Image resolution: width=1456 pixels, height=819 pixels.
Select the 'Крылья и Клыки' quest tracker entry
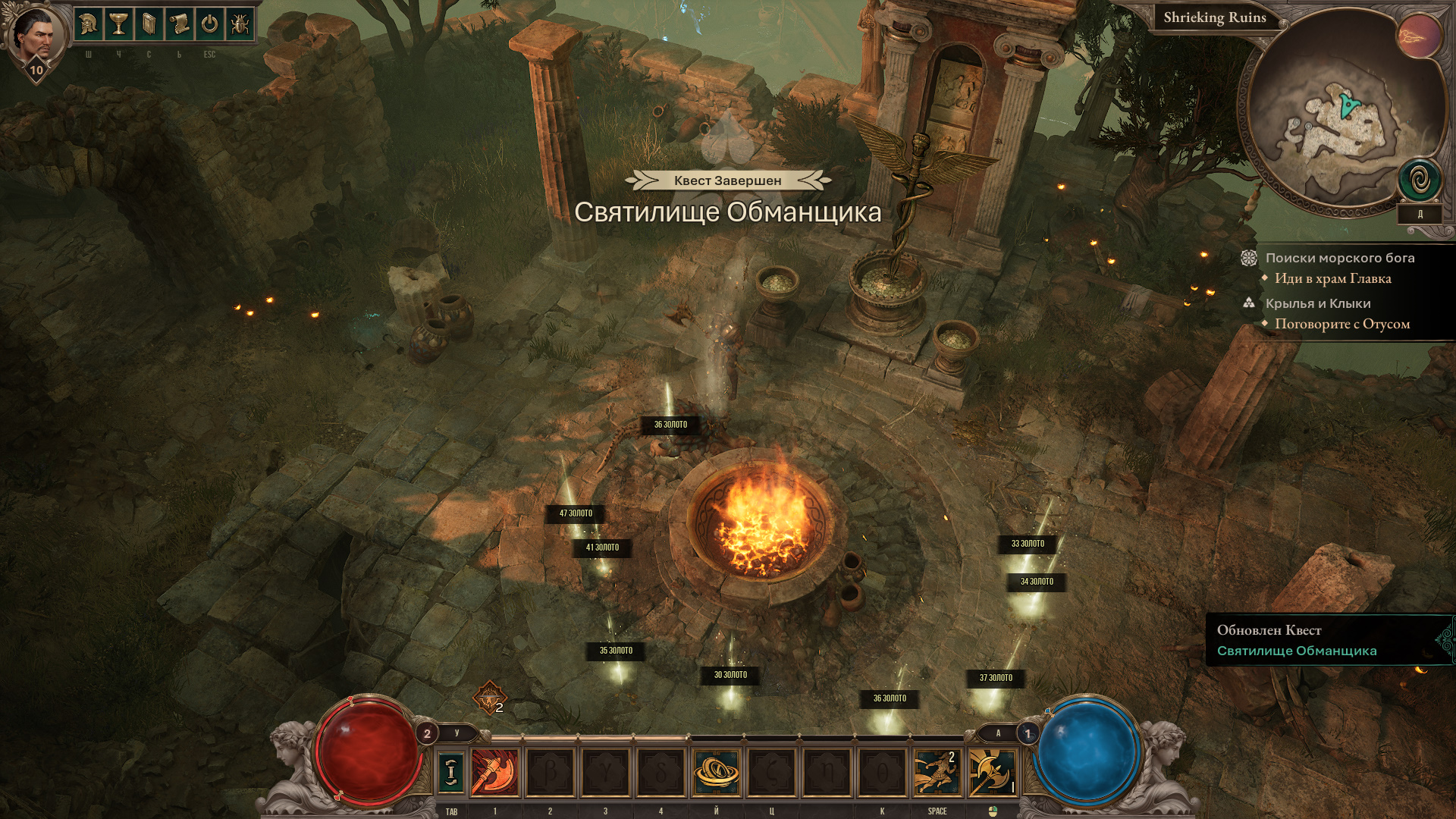1317,303
